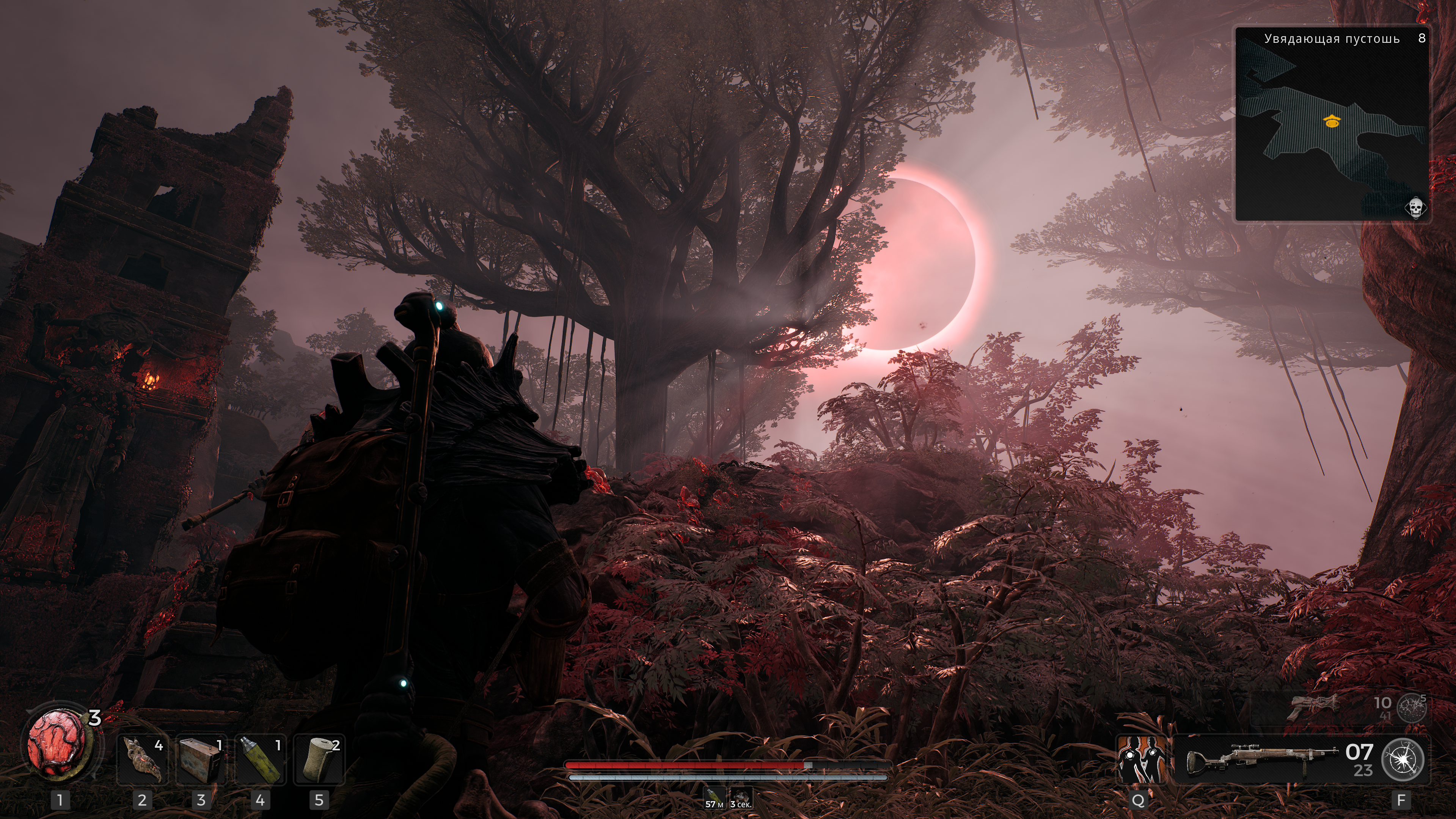Select the seashell consumable slot

coord(142,760)
